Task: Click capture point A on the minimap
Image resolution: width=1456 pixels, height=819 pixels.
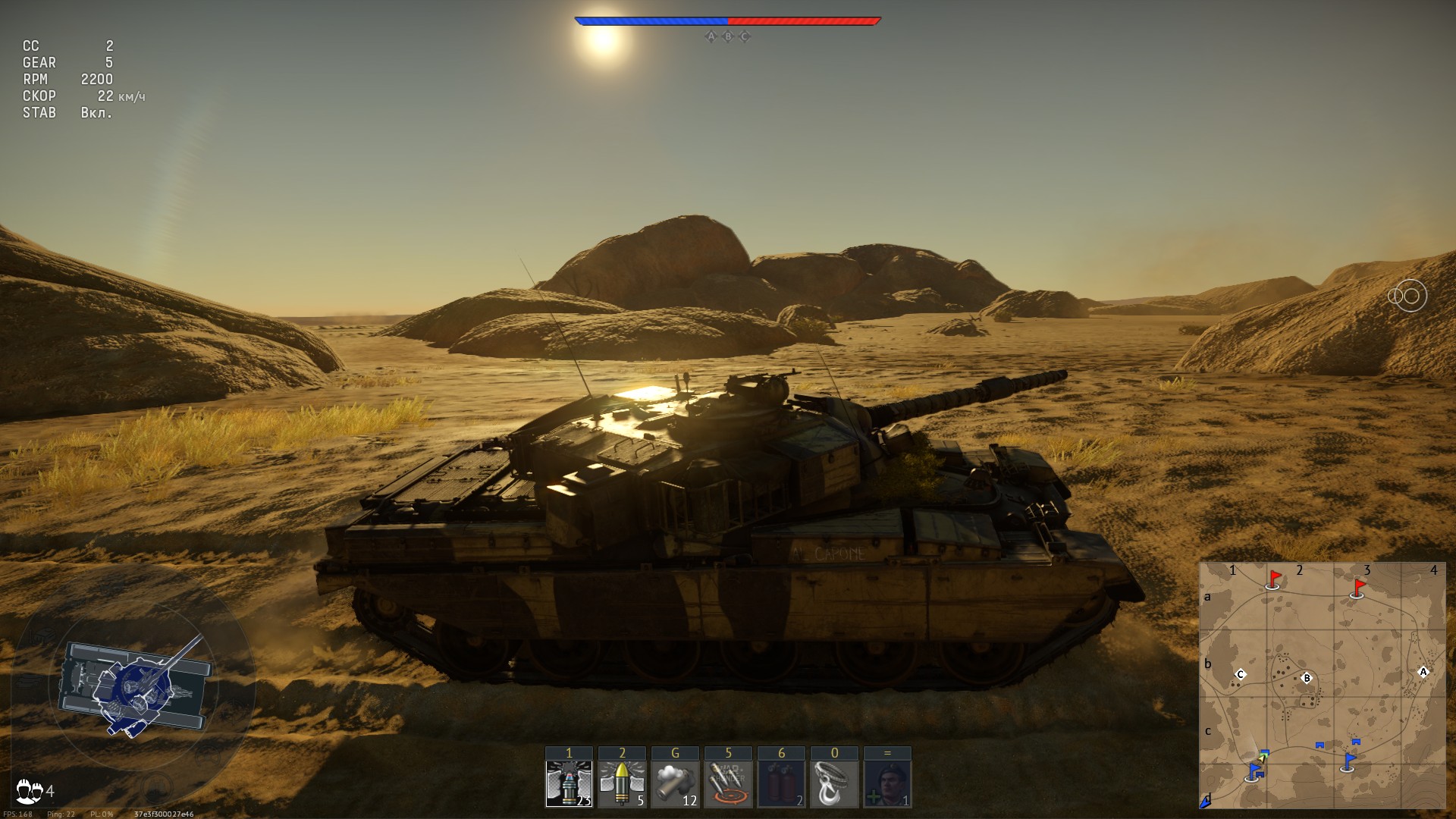Action: pos(1423,672)
